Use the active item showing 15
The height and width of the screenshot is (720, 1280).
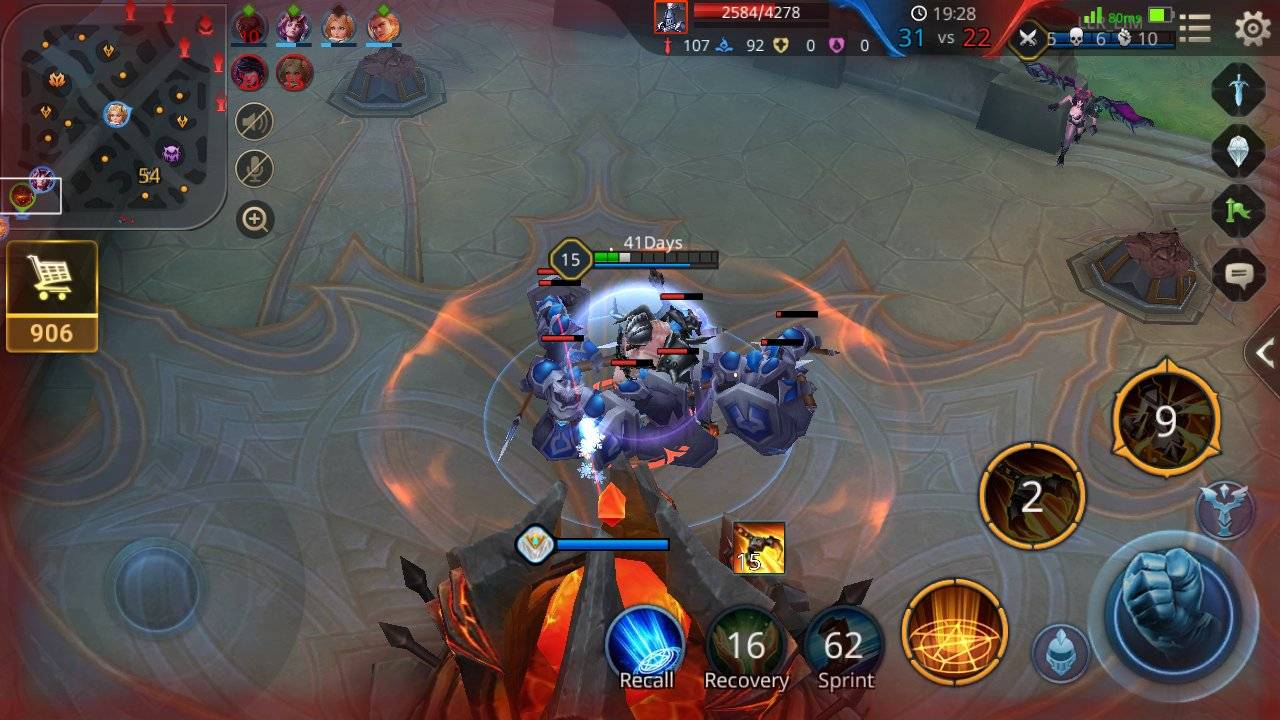click(759, 548)
